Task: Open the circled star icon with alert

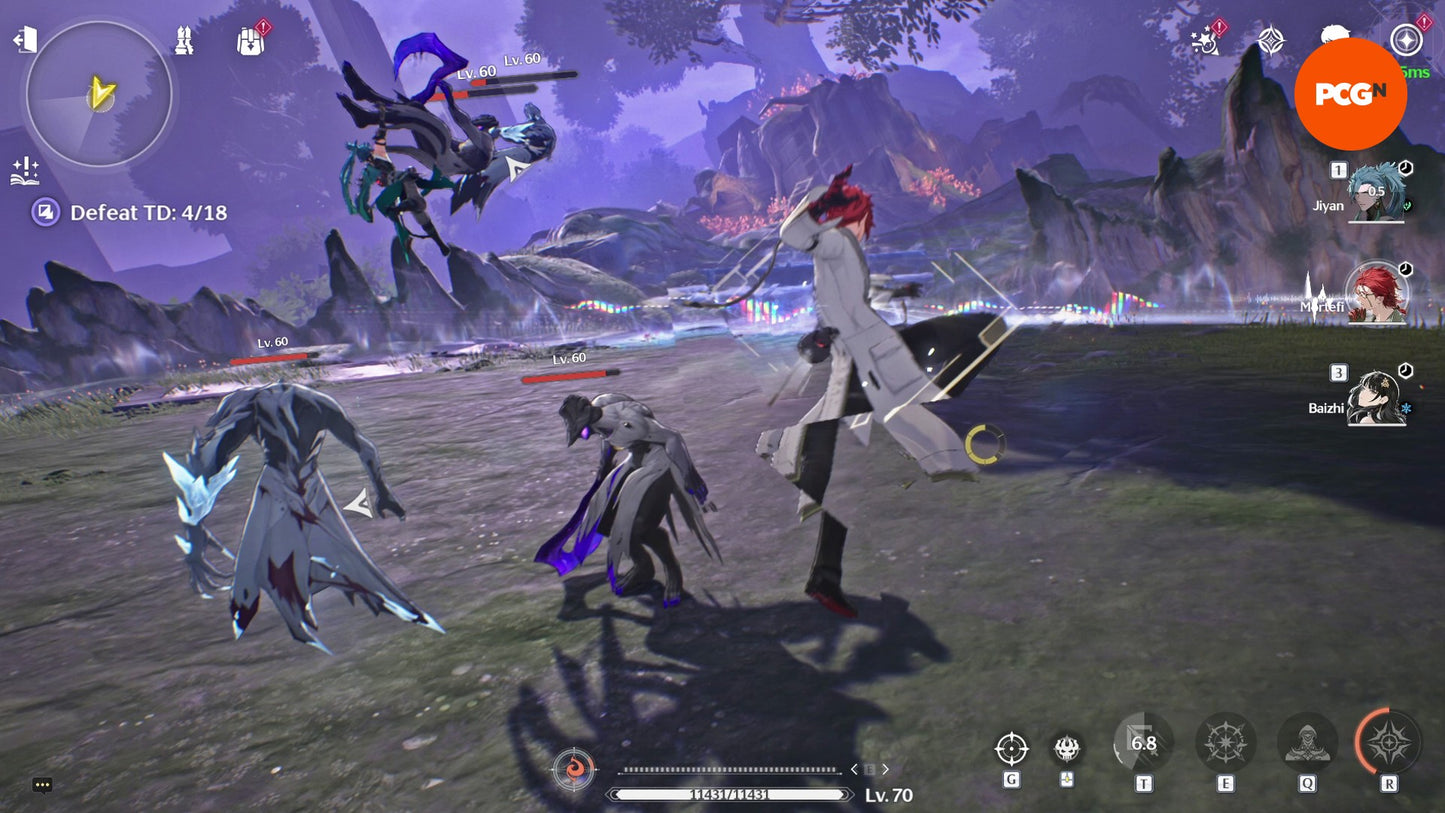Action: [1407, 40]
